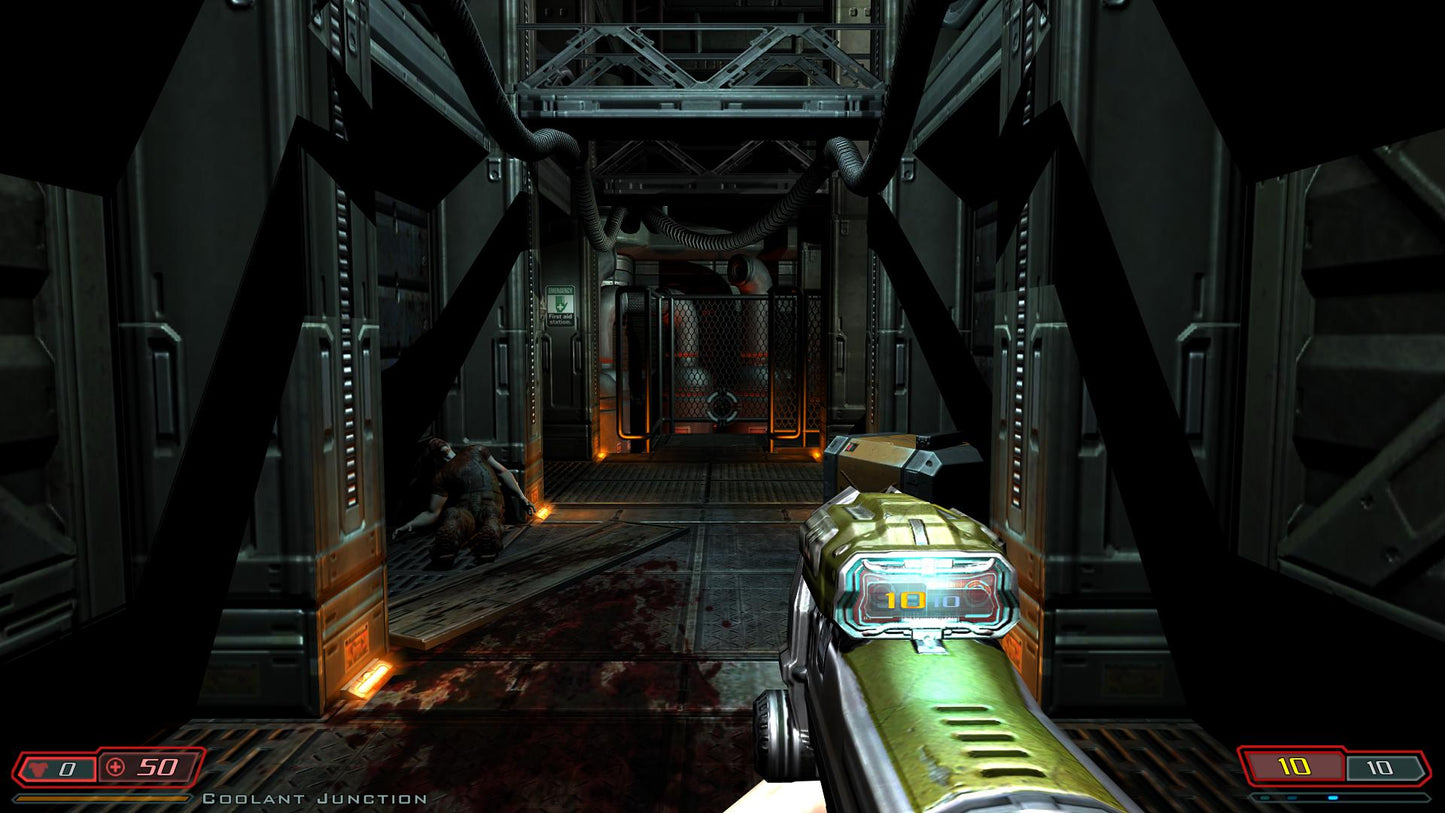Toggle the blue ammo pip indicator strip
The height and width of the screenshot is (813, 1445).
coord(1333,797)
